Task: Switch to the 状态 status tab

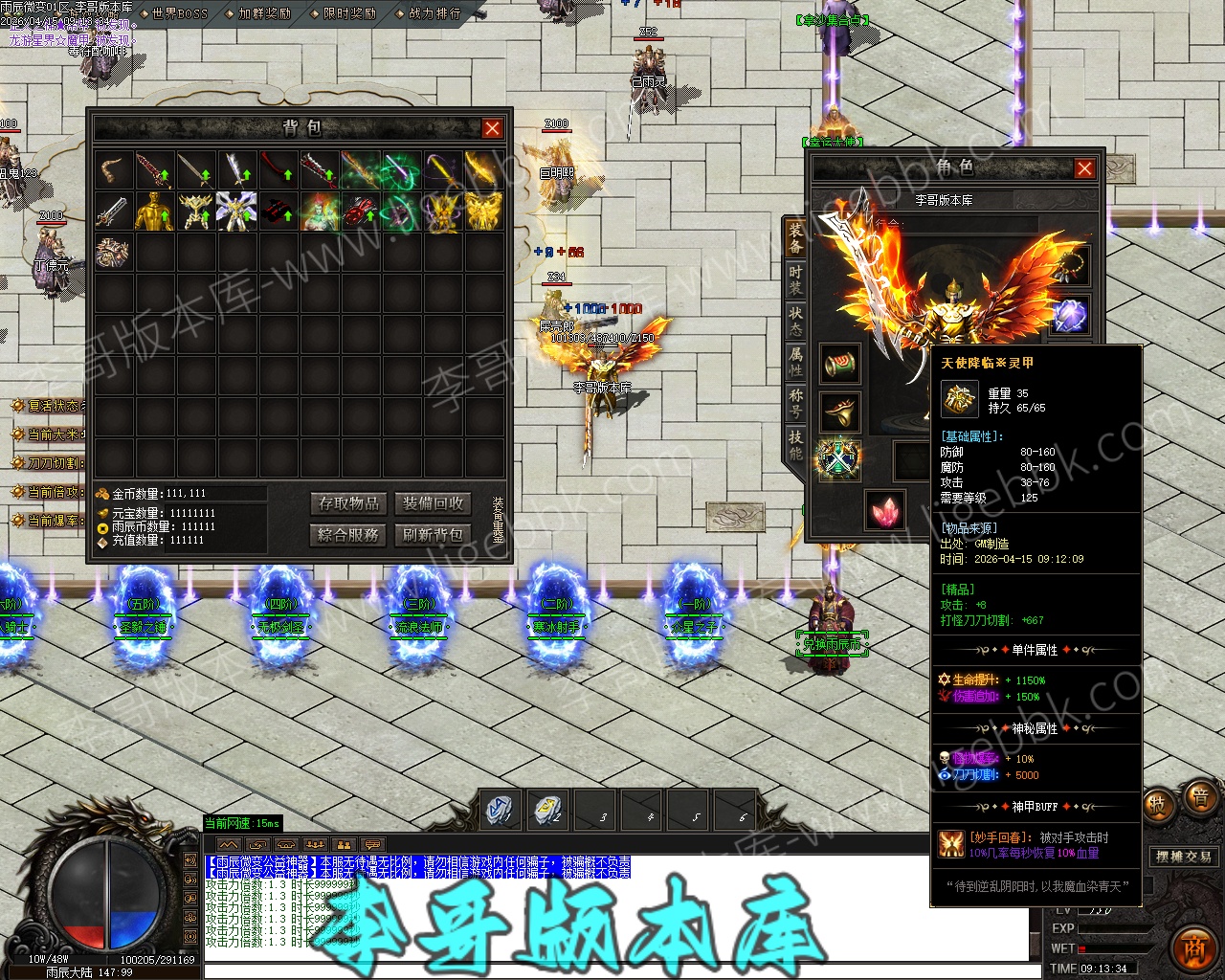Action: tap(795, 320)
